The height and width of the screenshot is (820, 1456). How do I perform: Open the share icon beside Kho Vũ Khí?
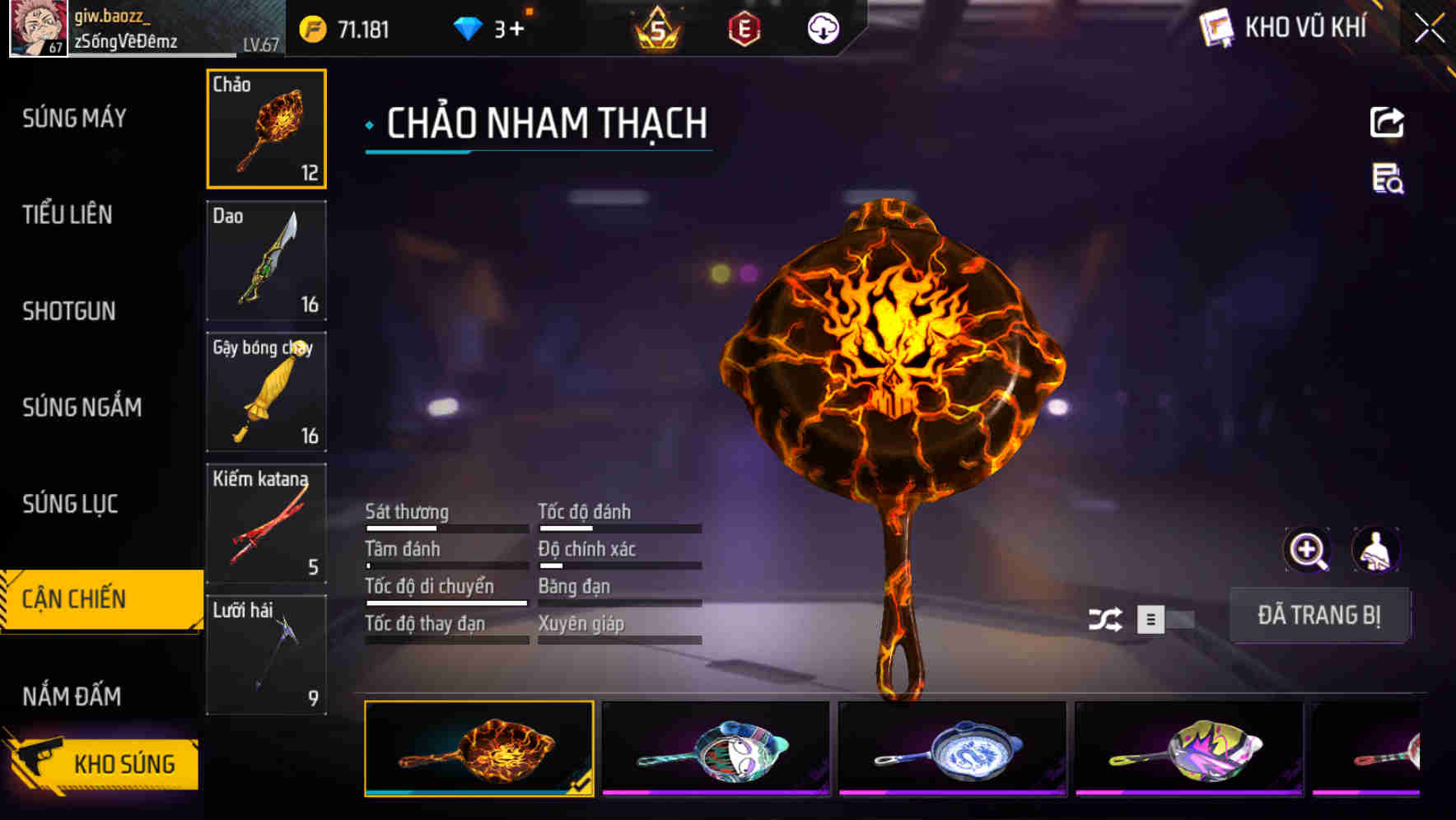1388,122
